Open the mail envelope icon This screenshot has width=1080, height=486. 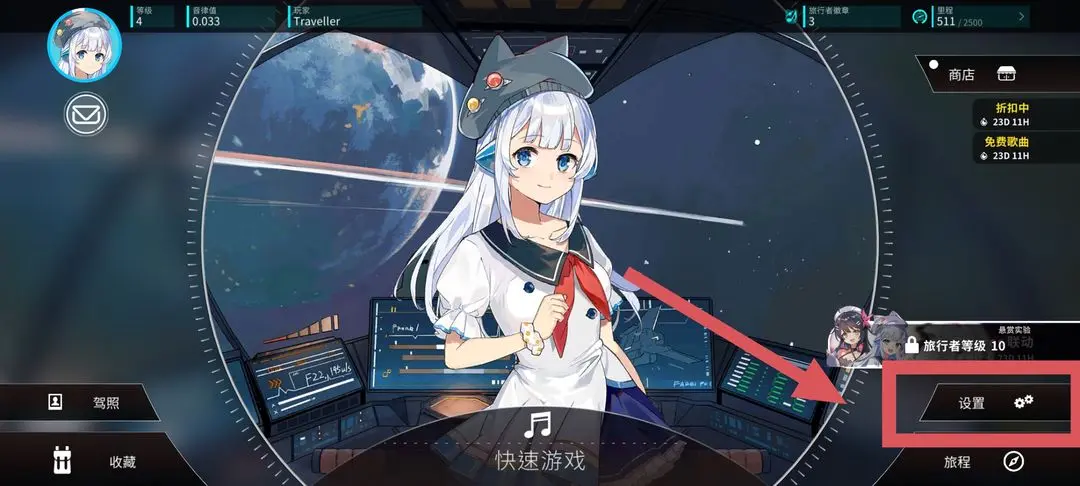[86, 115]
